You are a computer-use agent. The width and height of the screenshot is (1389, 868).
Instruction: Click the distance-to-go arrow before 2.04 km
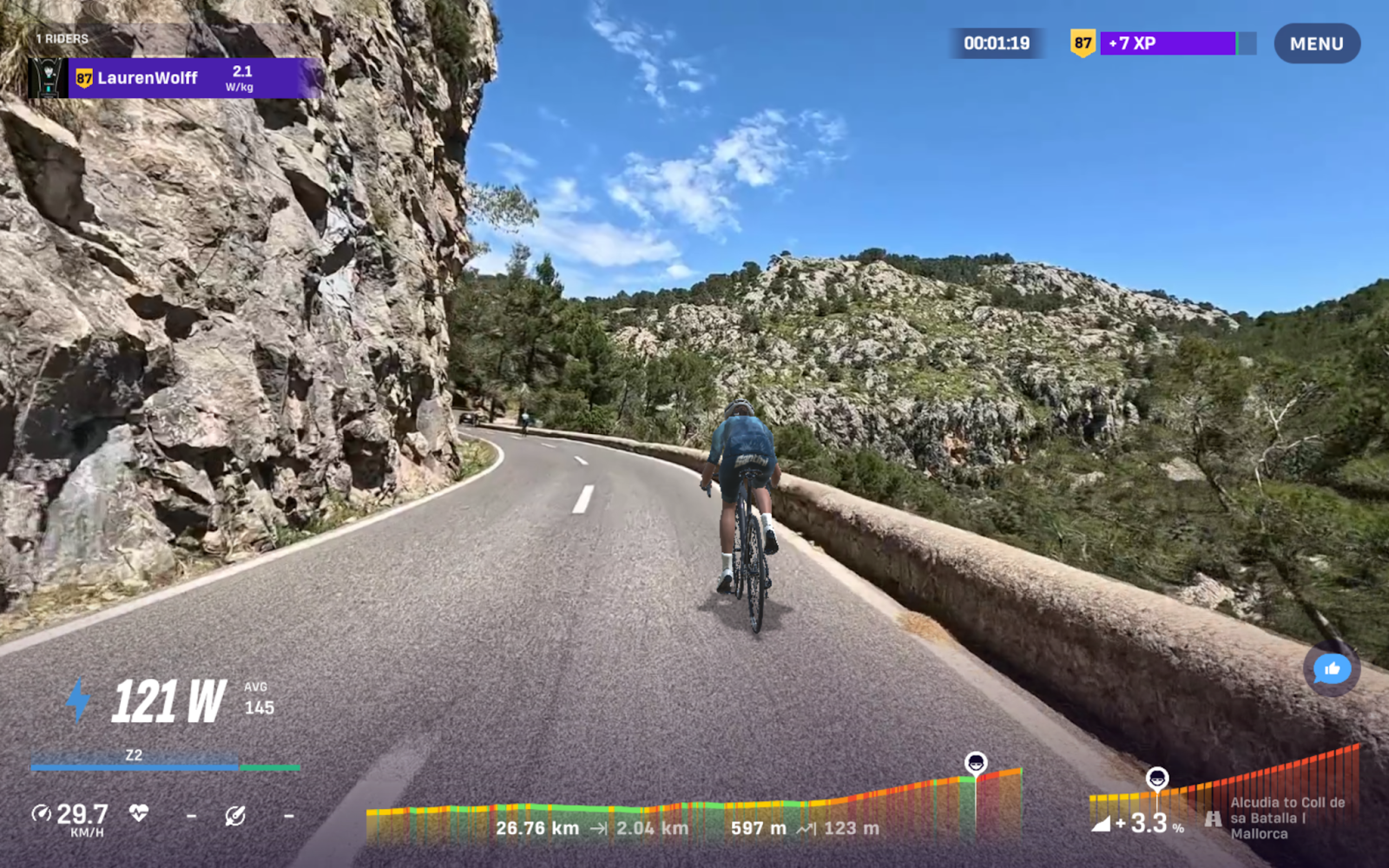[601, 829]
